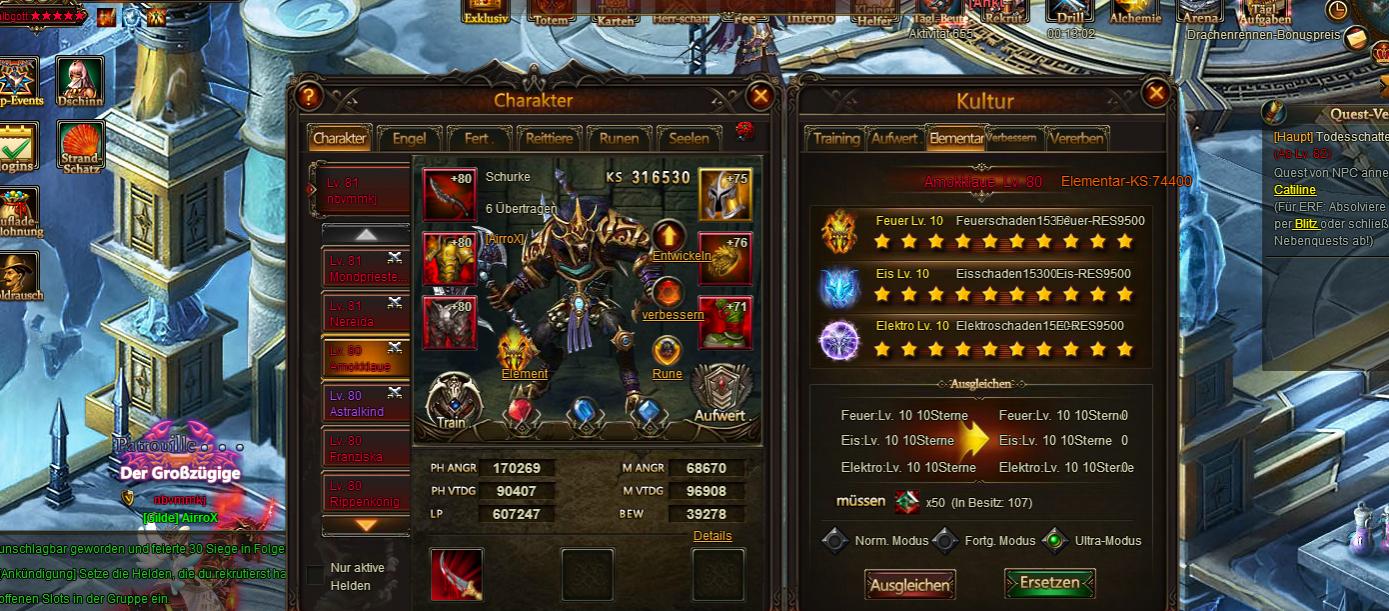Switch to the Seelen tab
1389x611 pixels.
click(x=689, y=139)
